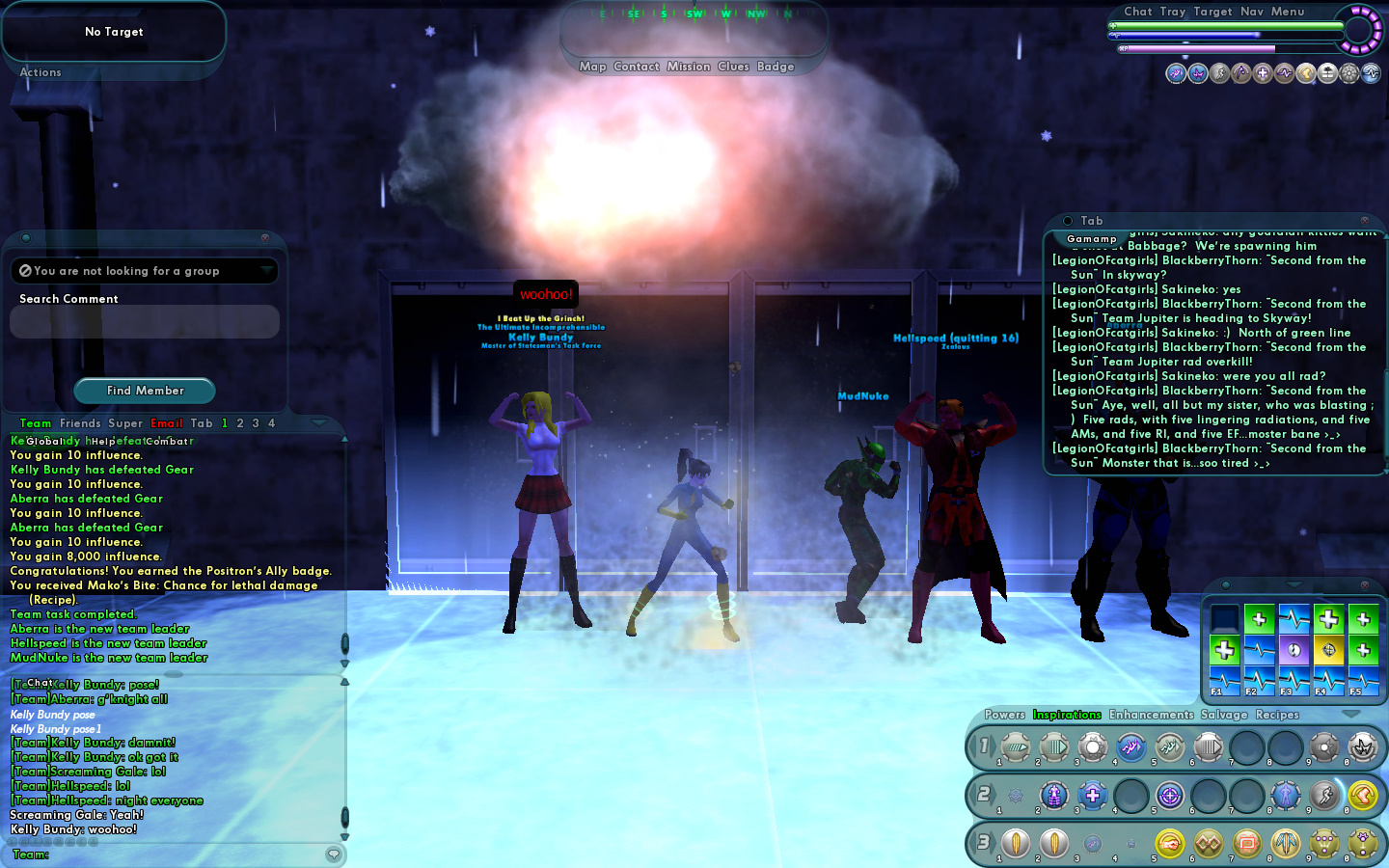Viewport: 1389px width, 868px height.
Task: Switch to the Email tab
Action: 166,423
